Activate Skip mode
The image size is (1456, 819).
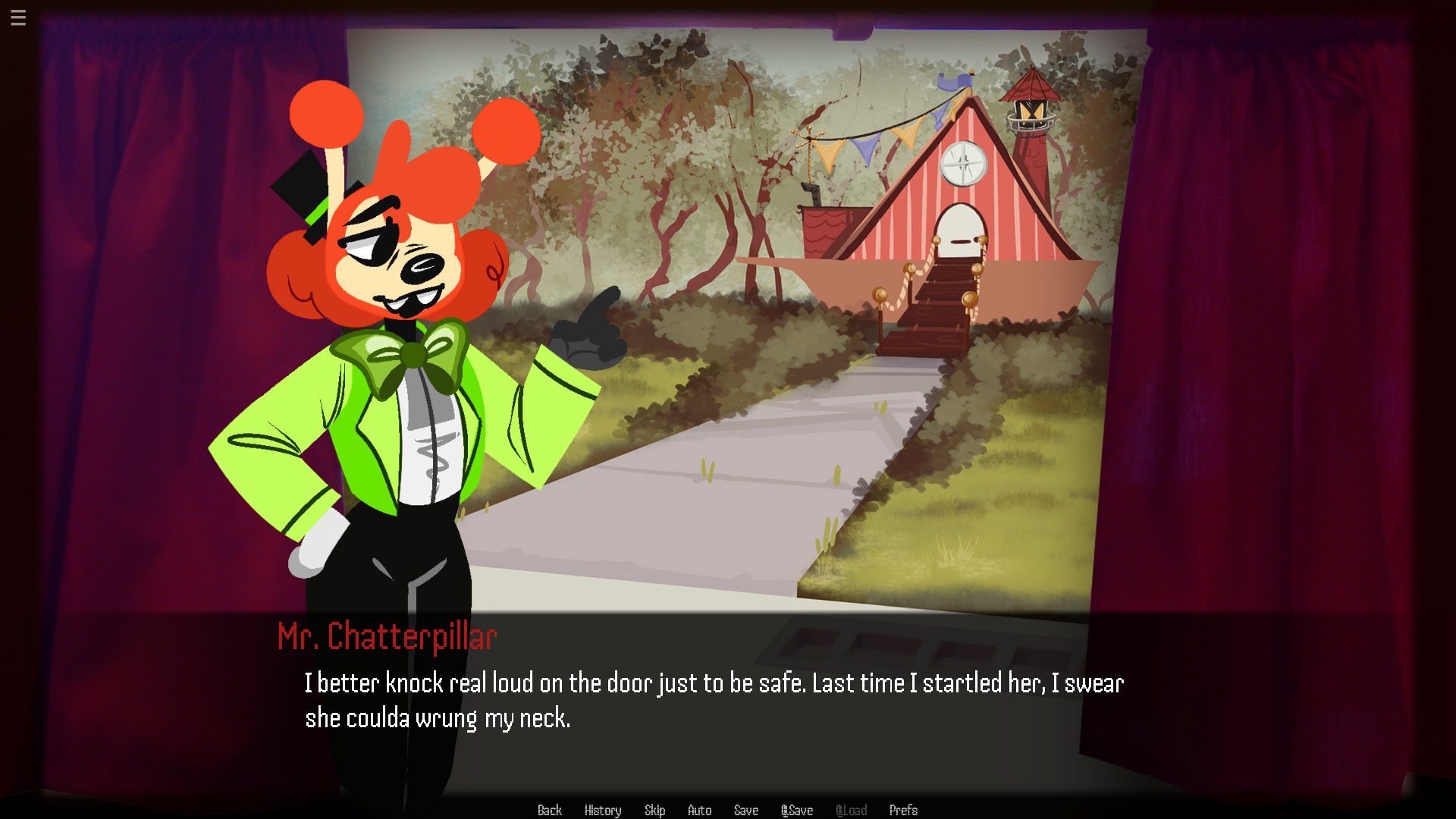(x=654, y=810)
